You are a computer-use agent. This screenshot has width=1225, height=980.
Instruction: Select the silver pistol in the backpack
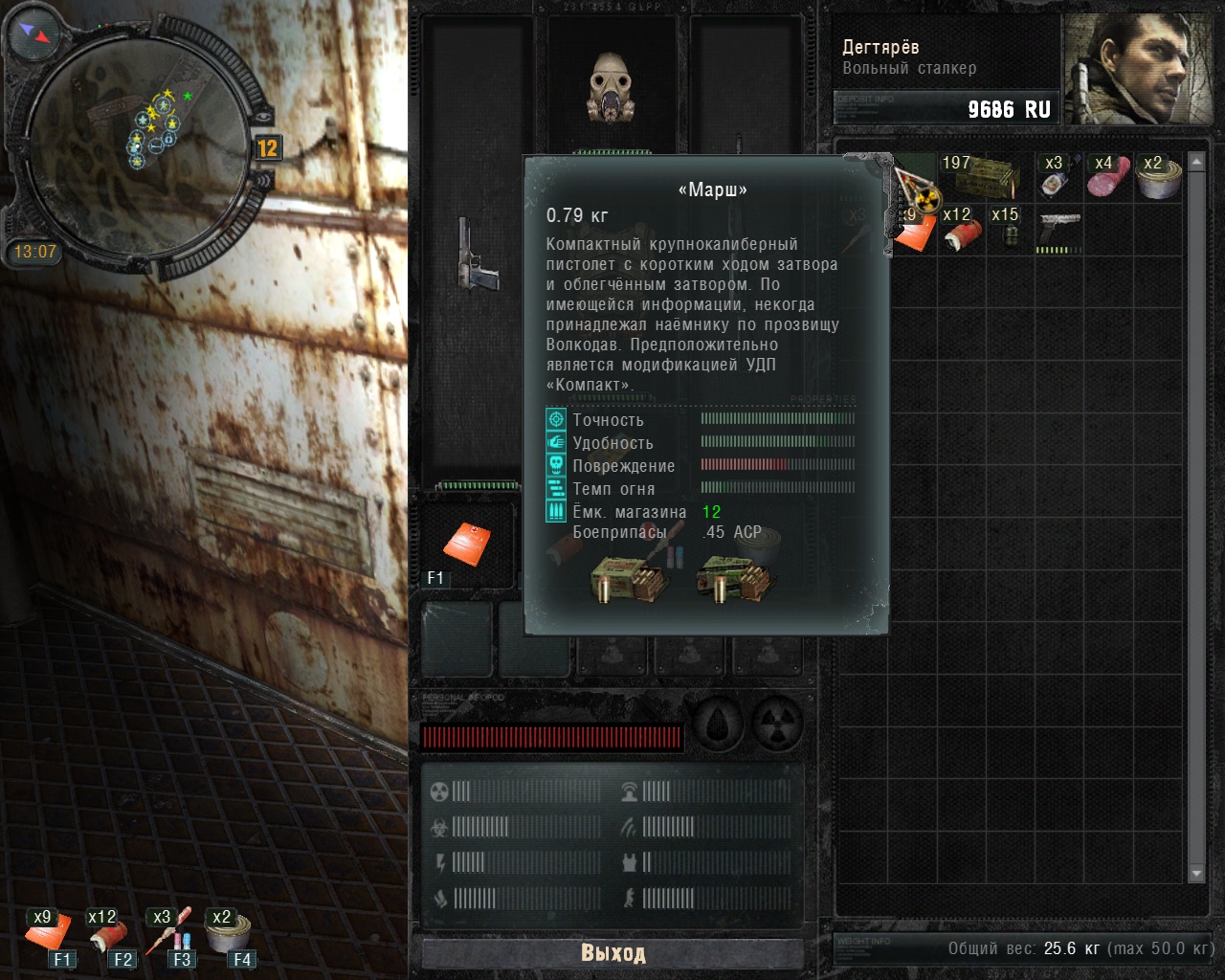click(x=1059, y=231)
